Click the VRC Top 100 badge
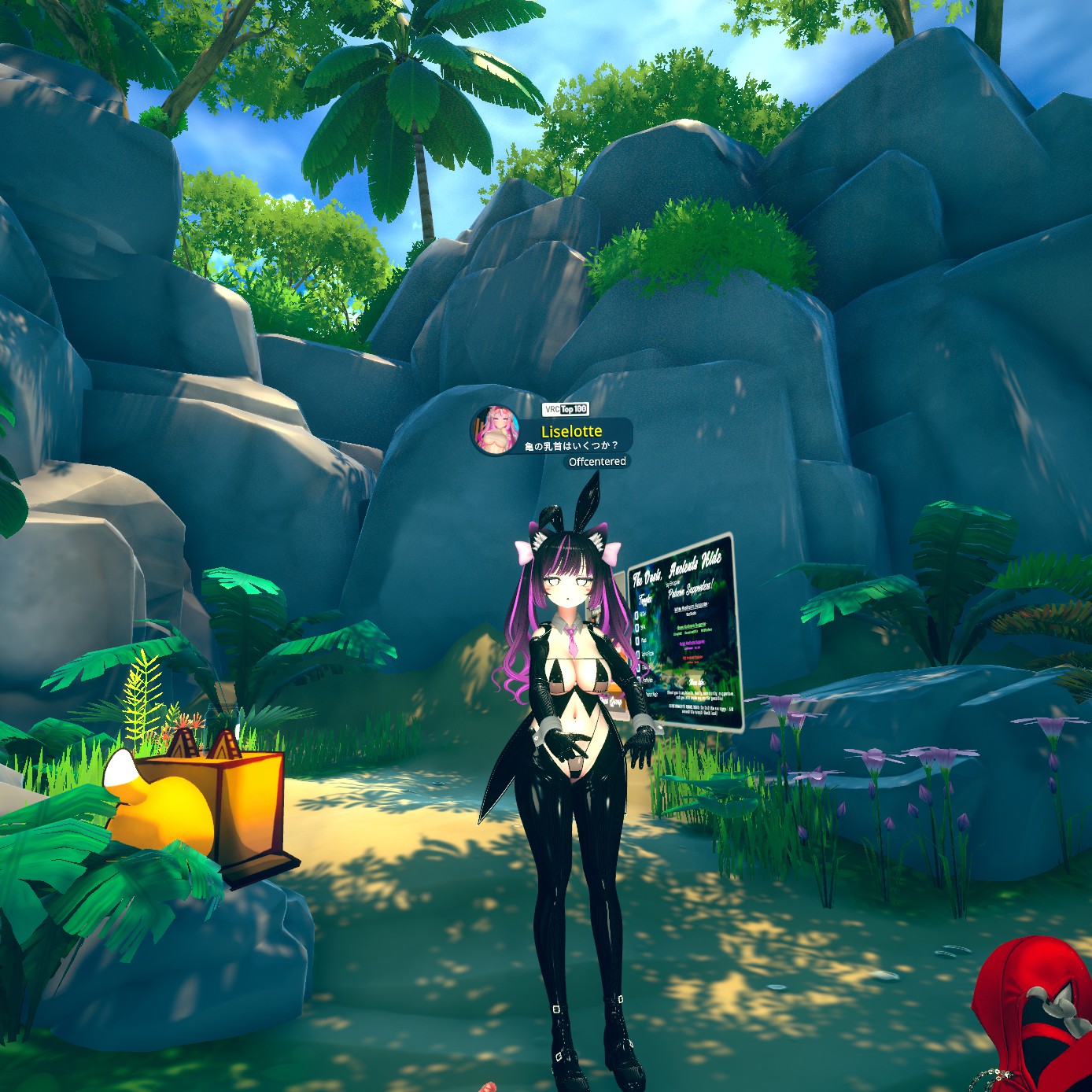This screenshot has width=1092, height=1092. coord(566,409)
